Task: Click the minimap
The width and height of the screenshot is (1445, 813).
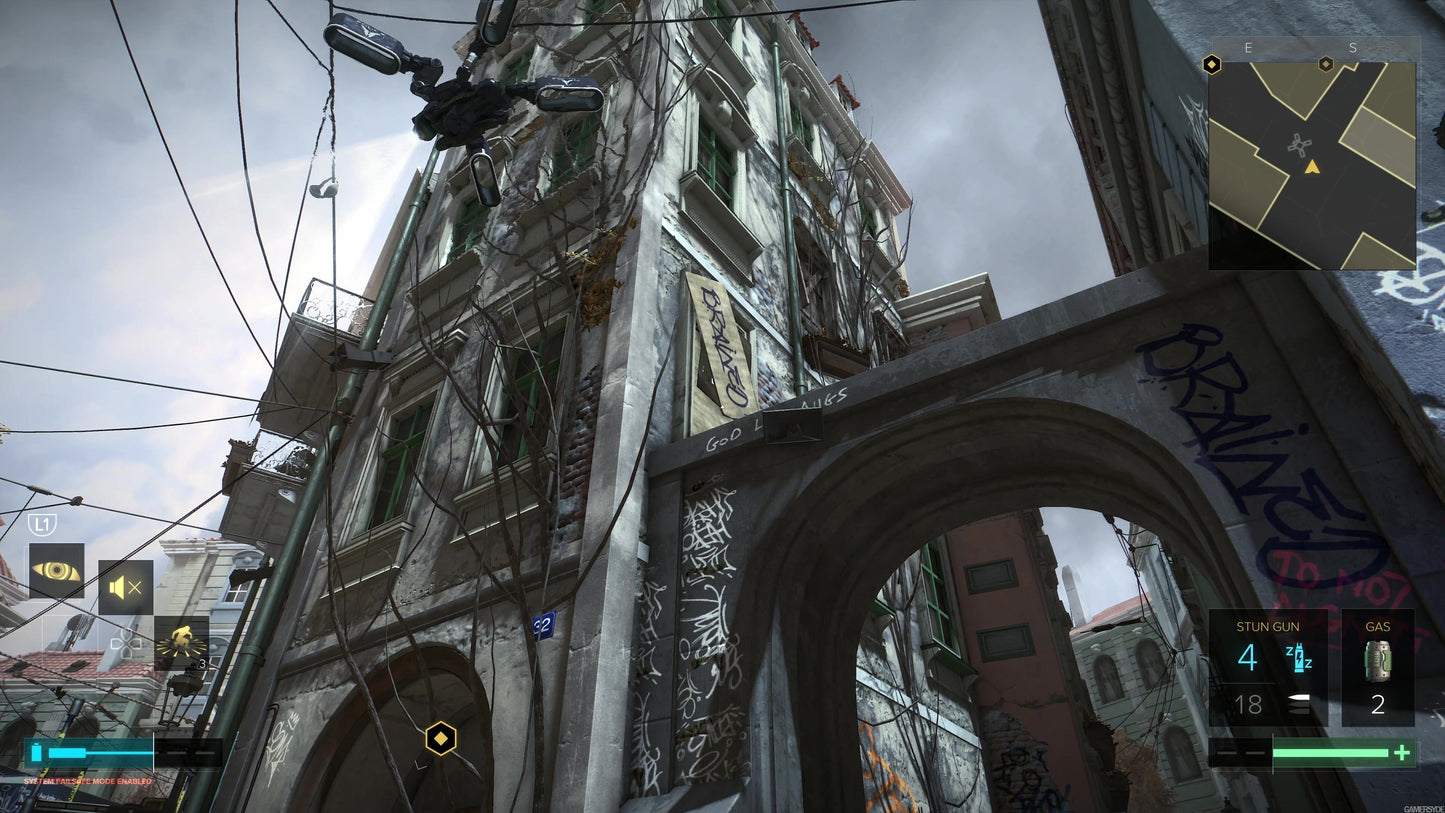Action: (x=1312, y=166)
